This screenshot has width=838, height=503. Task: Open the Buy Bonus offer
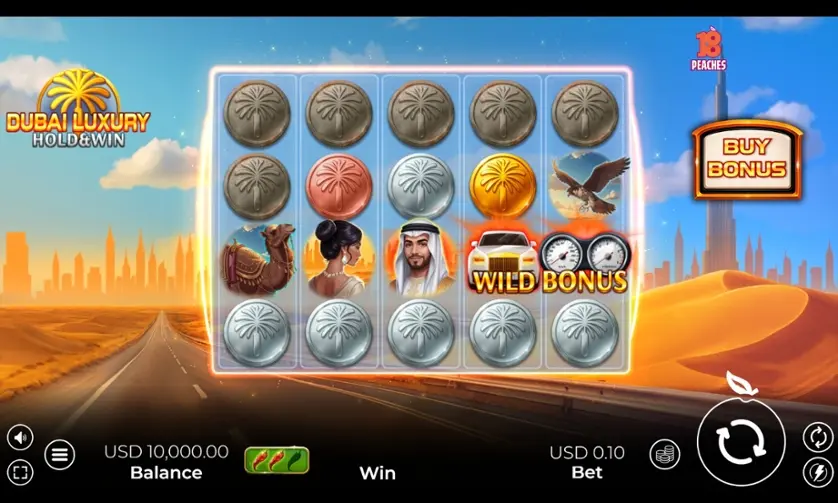tap(747, 161)
